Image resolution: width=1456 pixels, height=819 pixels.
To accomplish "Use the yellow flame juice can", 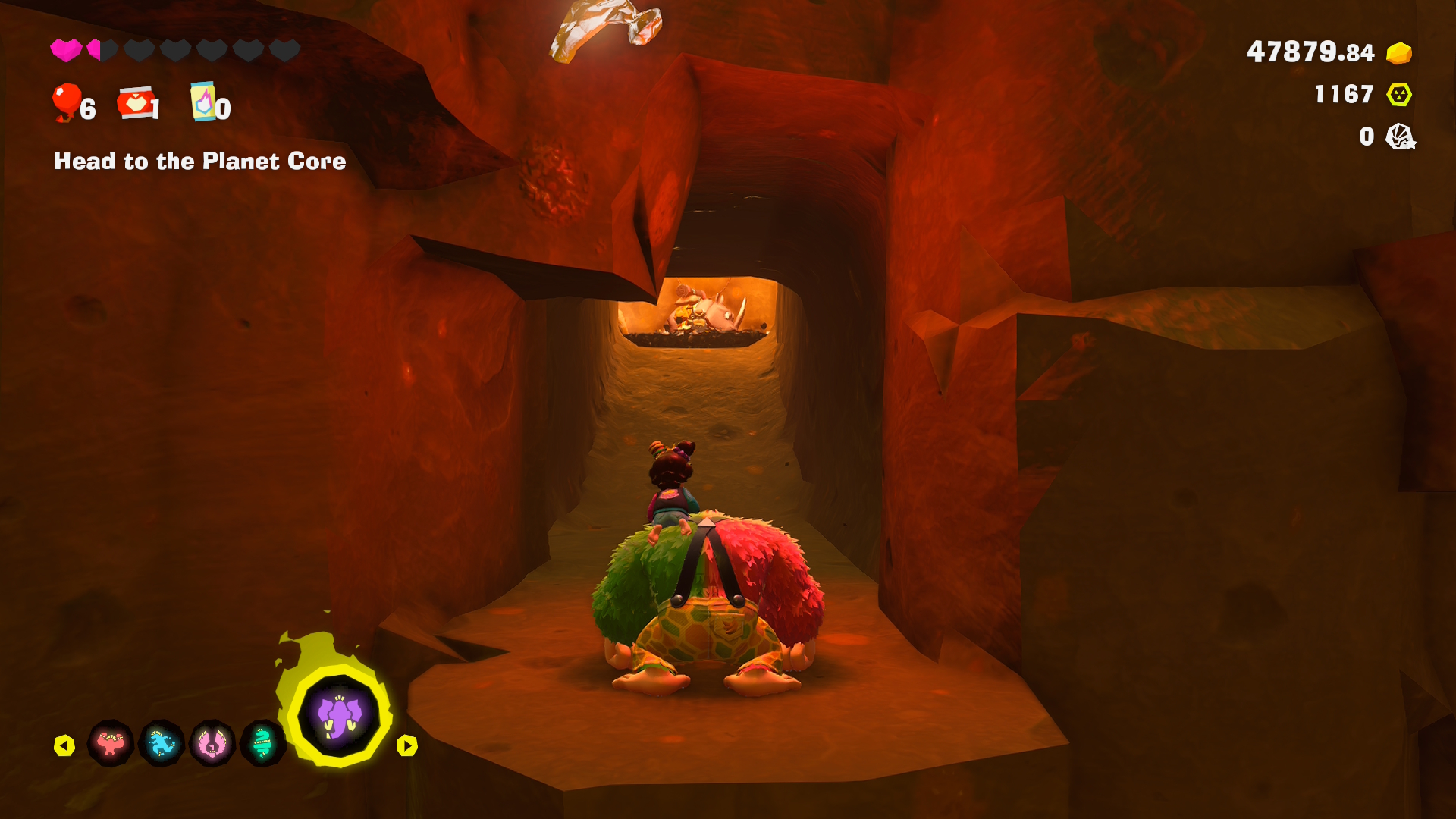I will pos(202,102).
